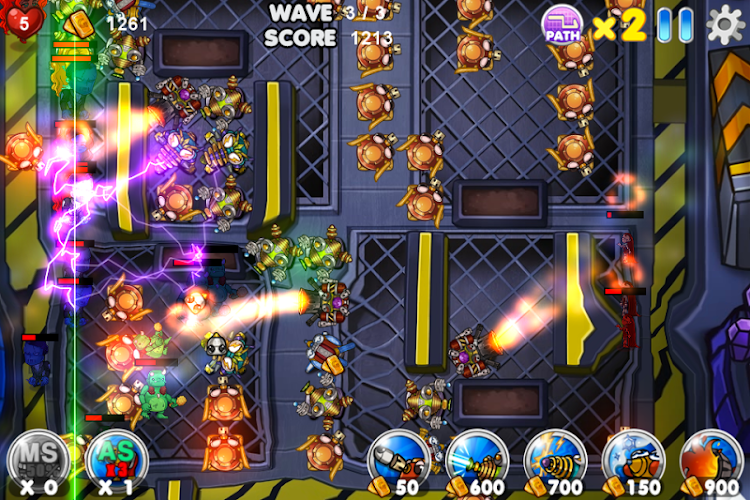Pause the game with the blue bars
This screenshot has width=750, height=500.
(675, 25)
